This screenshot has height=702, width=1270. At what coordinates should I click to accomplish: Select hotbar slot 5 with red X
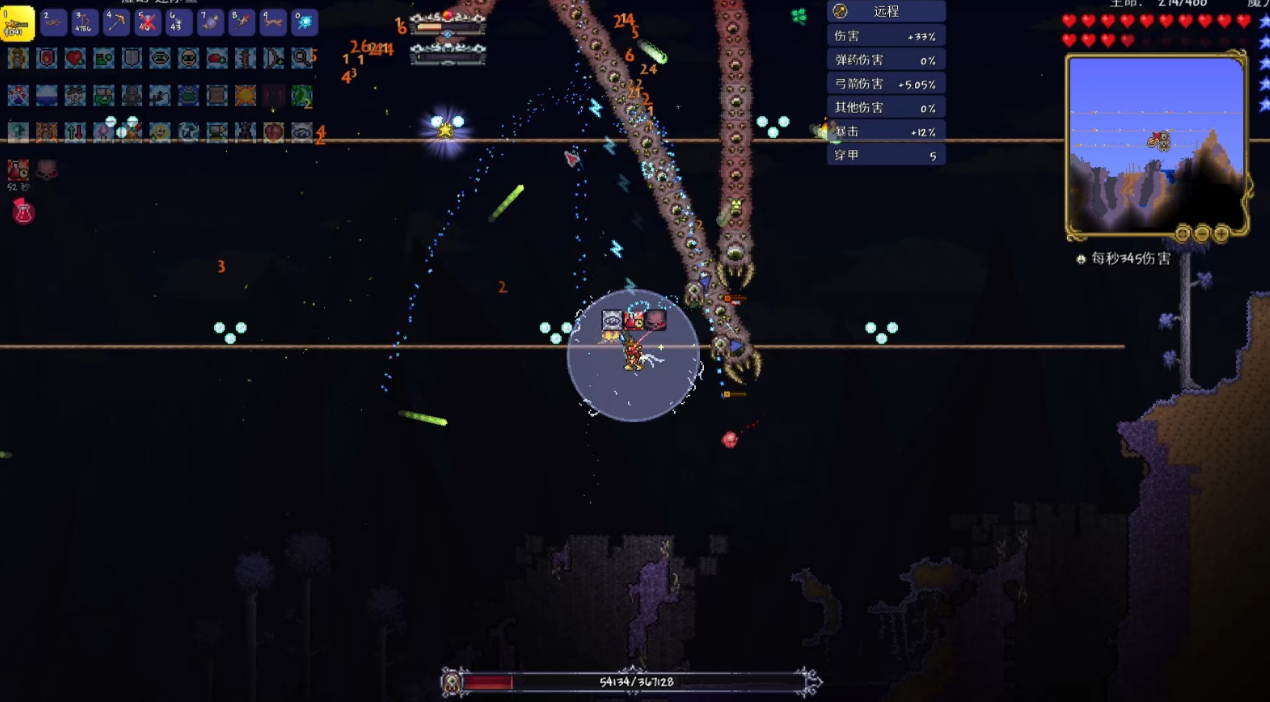coord(148,22)
